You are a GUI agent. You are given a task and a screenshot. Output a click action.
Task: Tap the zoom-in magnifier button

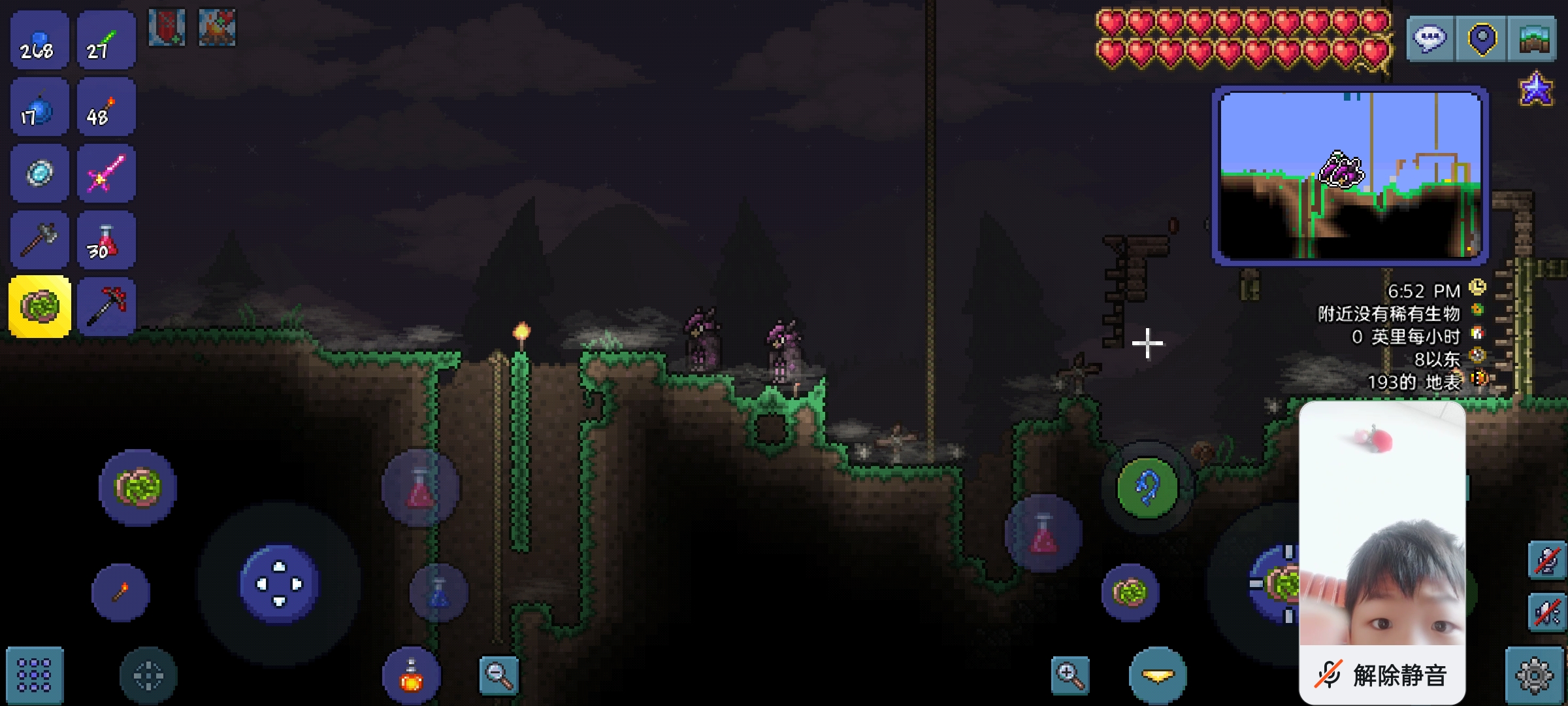[x=1070, y=675]
